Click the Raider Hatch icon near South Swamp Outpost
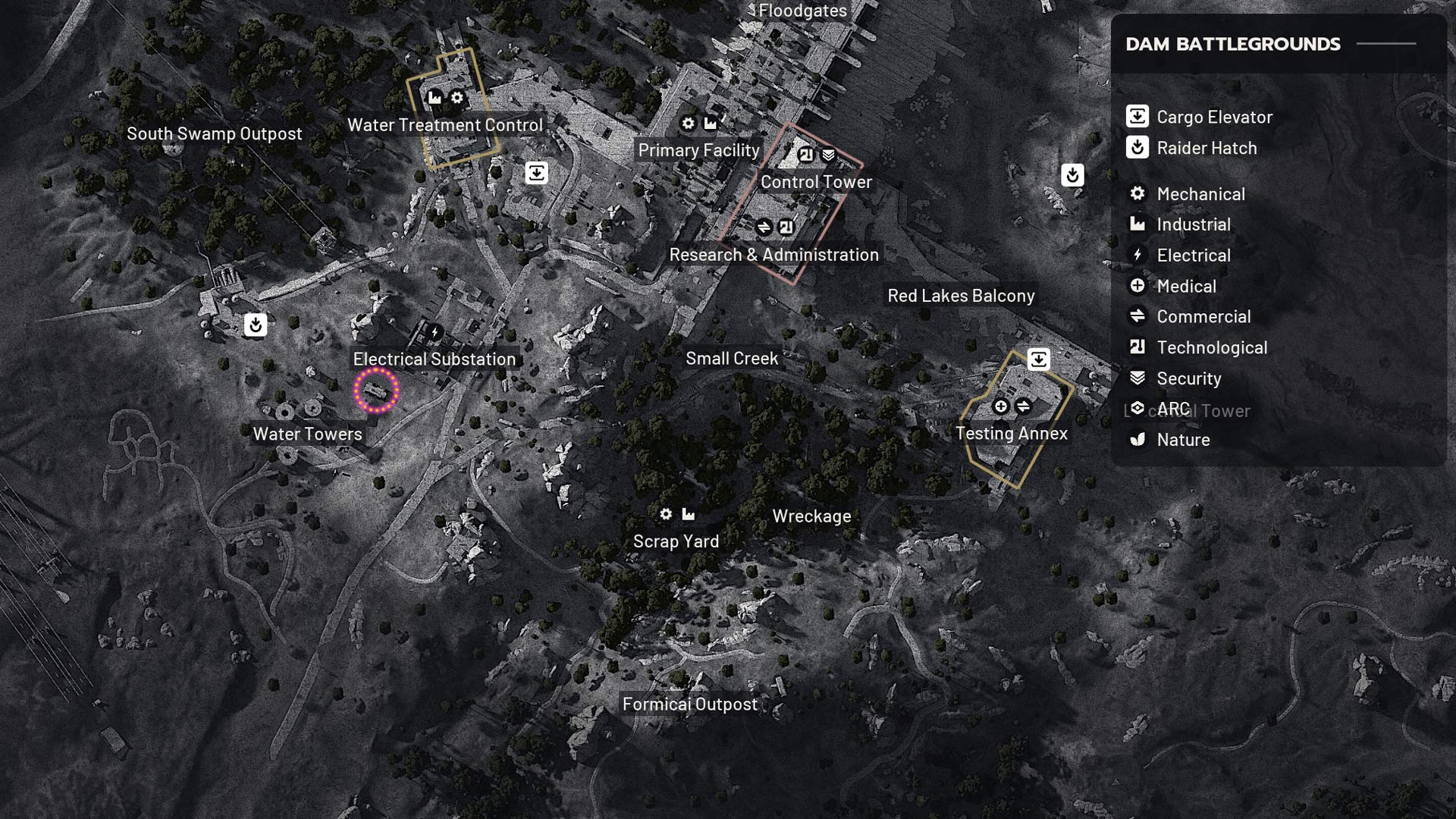Viewport: 1456px width, 819px height. 256,325
